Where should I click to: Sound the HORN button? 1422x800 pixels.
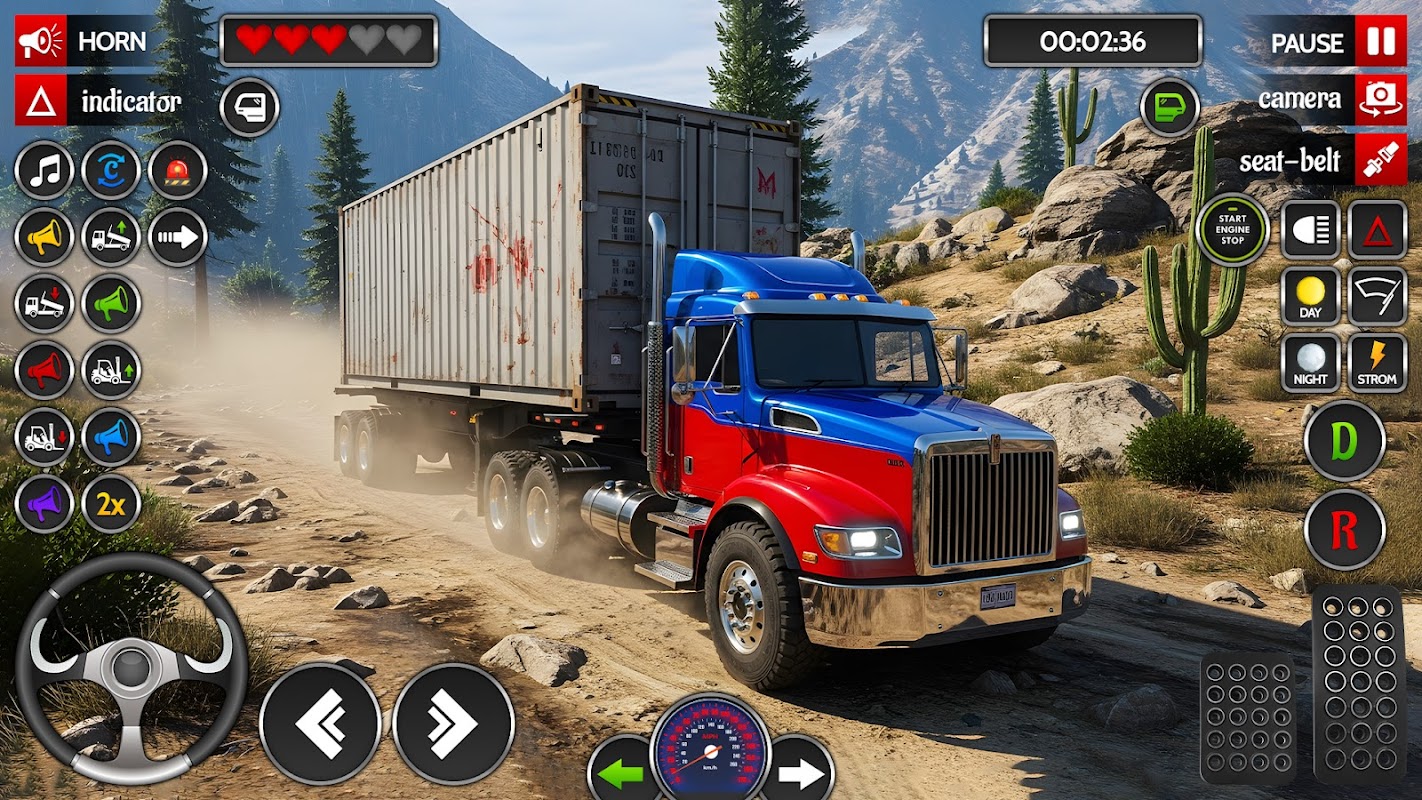(x=82, y=41)
